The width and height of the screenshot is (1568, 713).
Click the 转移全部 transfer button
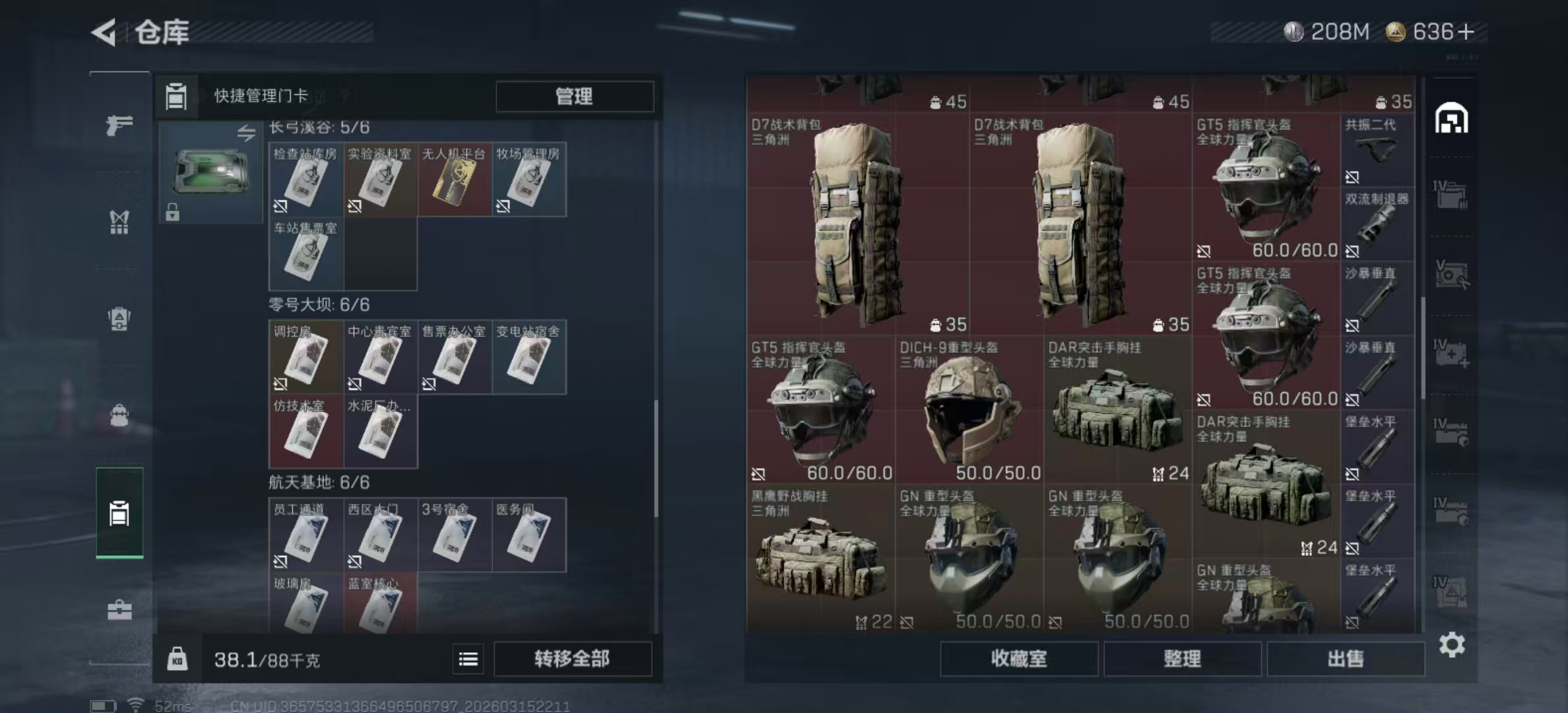[572, 659]
